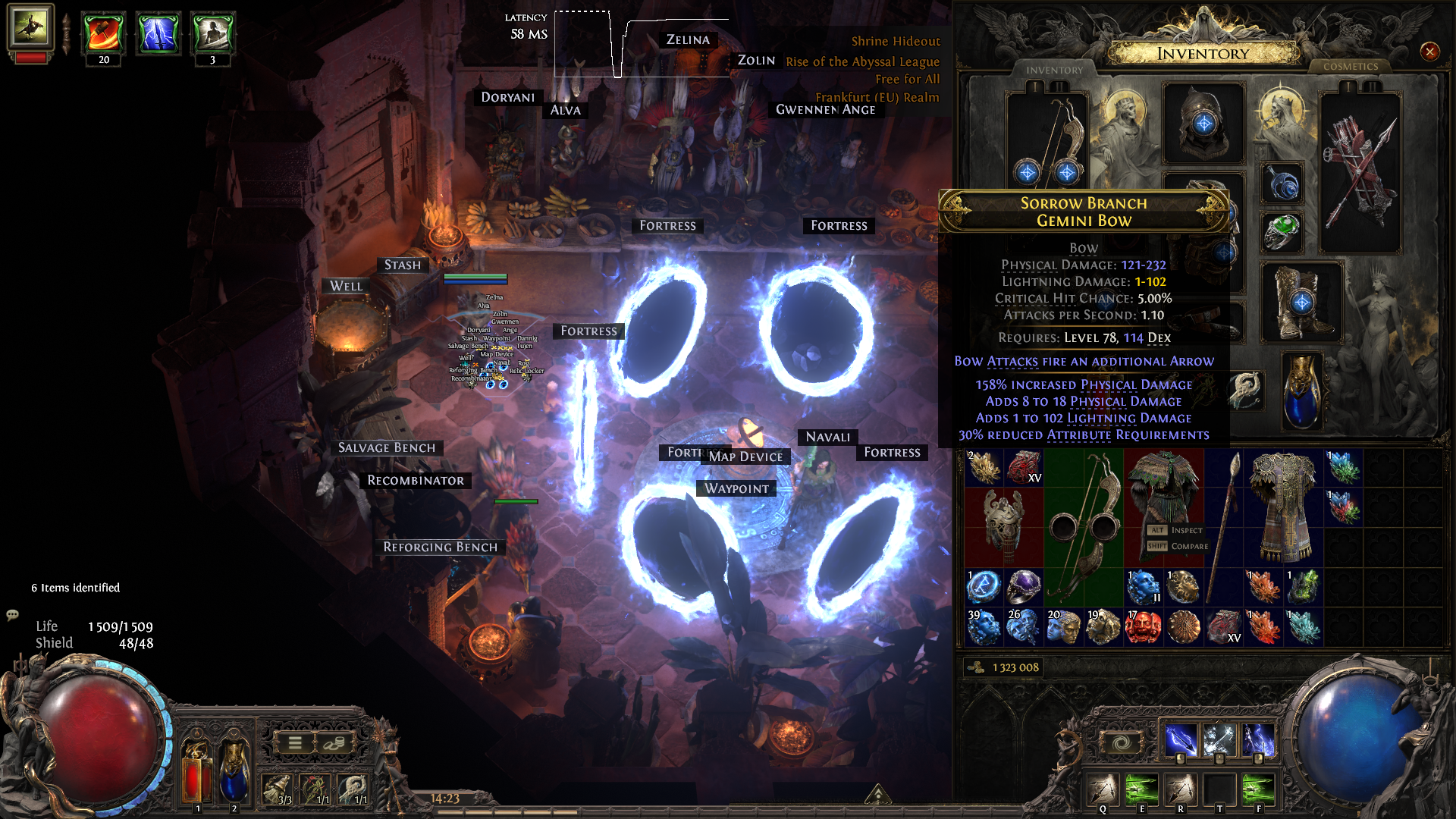Select the purple gem ring in backpack
This screenshot has height=819, width=1456.
[1024, 586]
